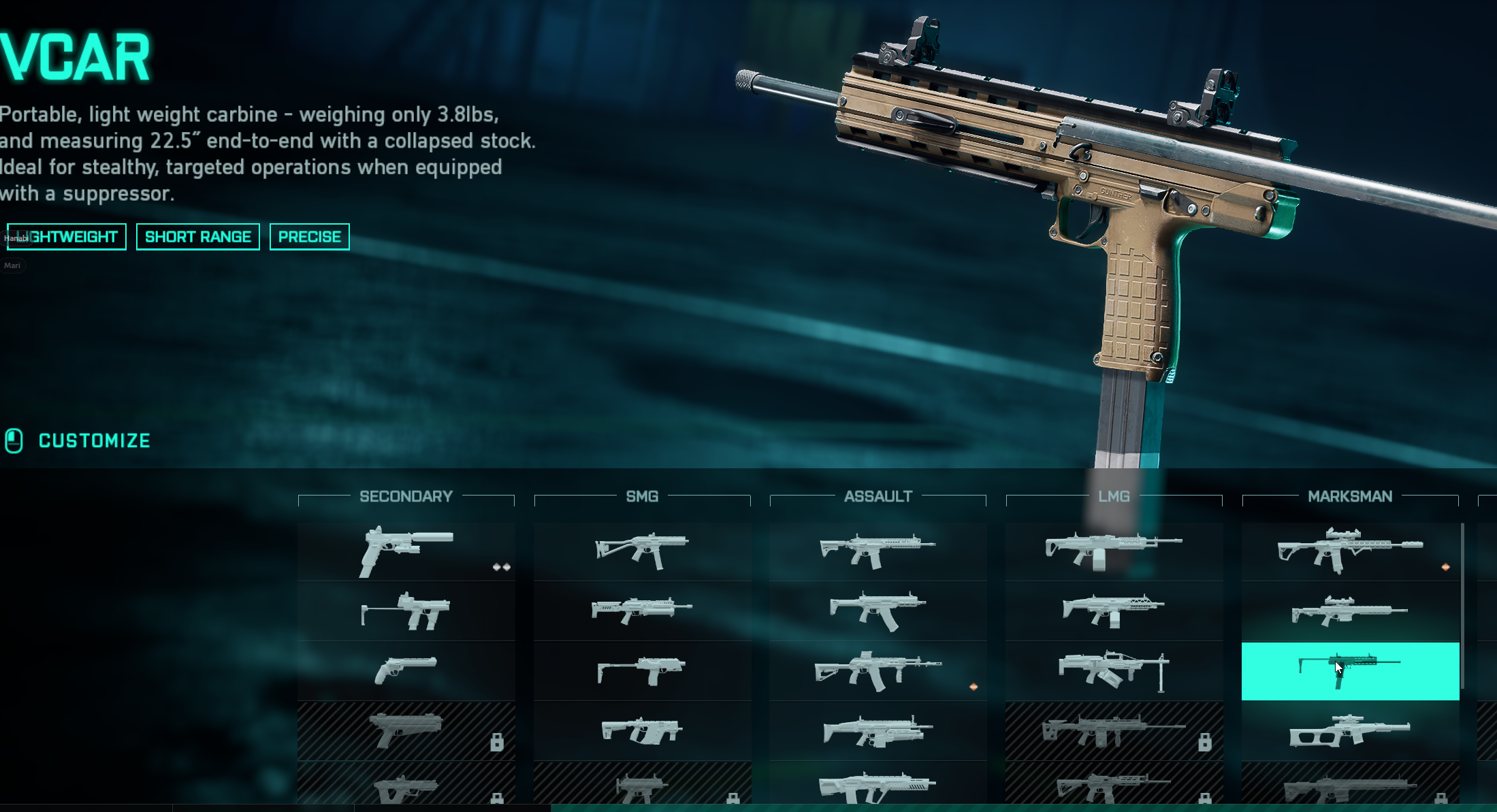This screenshot has height=812, width=1497.
Task: Select the topmost rifle in the Assault column
Action: coord(878,551)
